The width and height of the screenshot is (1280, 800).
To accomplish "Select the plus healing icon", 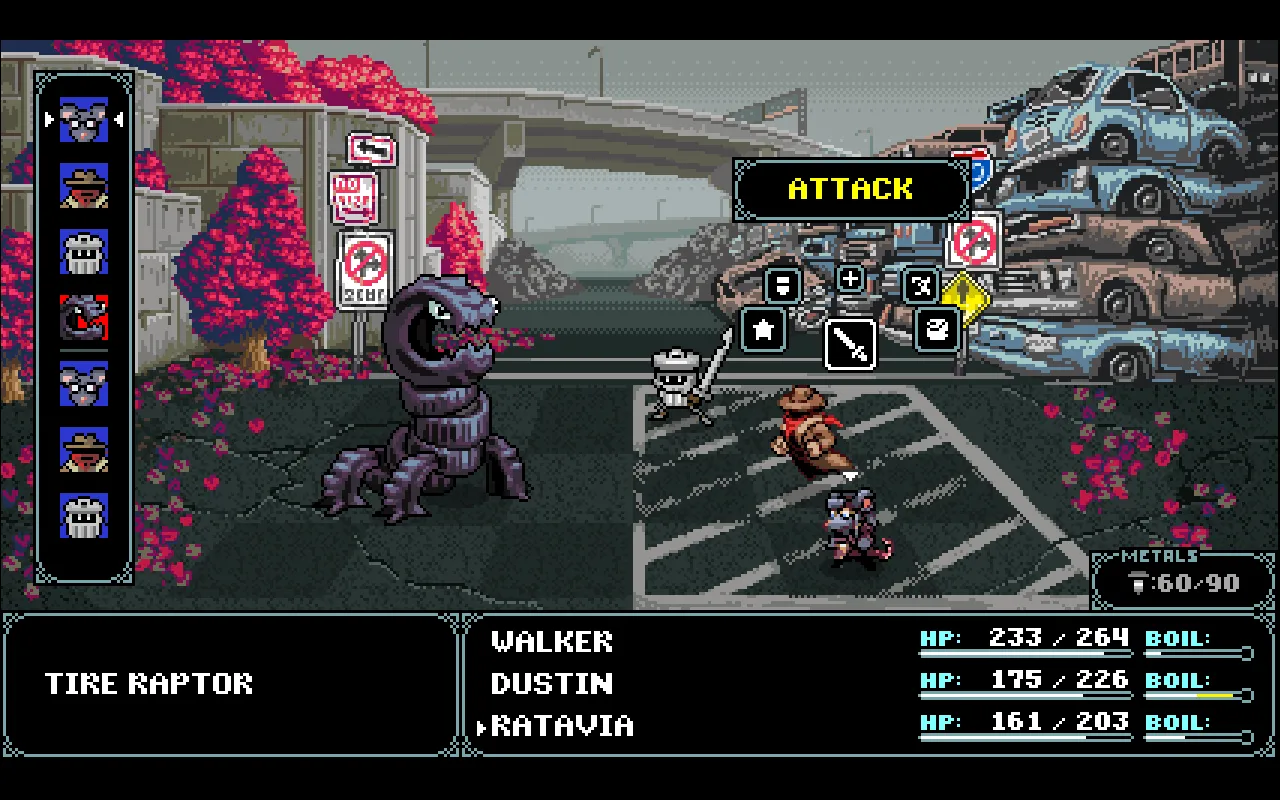I will click(849, 280).
